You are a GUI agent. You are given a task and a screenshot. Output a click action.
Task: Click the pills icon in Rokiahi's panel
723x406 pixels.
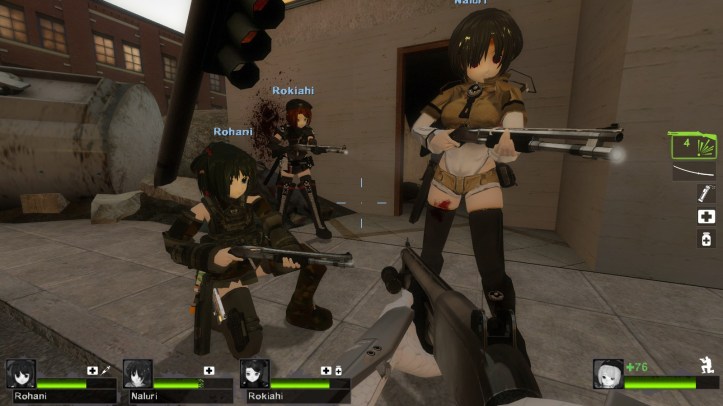[x=338, y=371]
